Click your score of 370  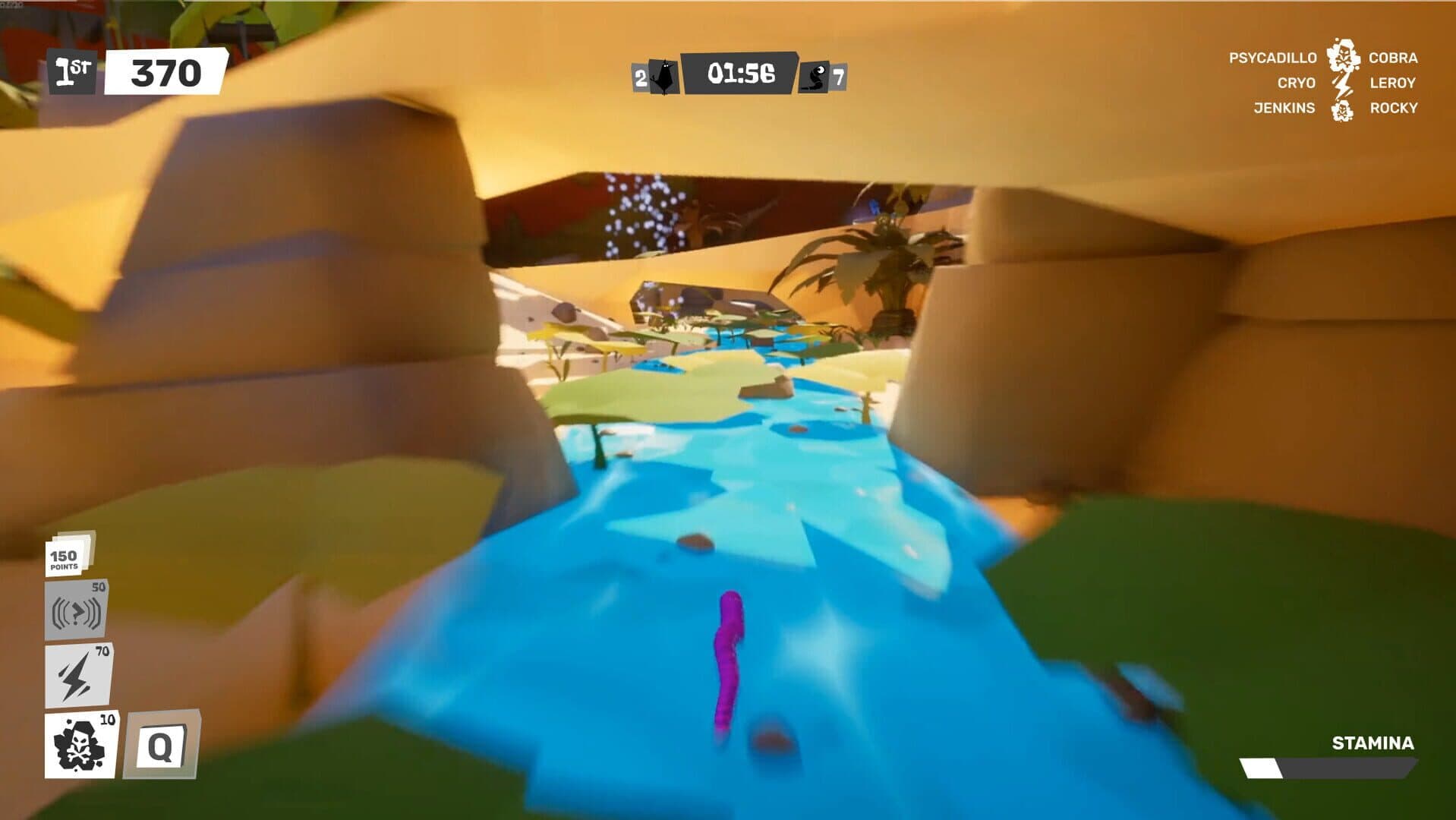pyautogui.click(x=167, y=74)
